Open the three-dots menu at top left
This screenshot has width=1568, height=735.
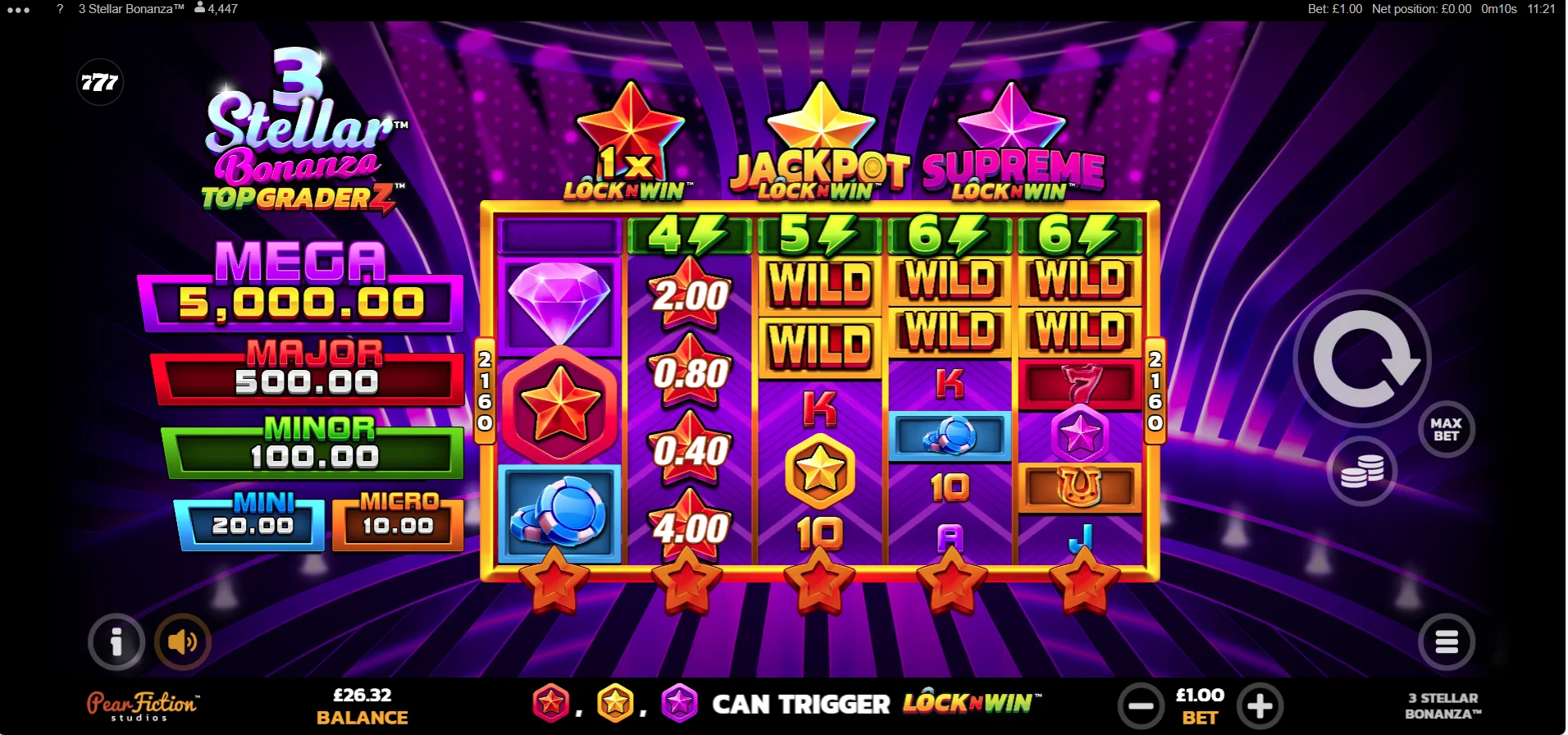pyautogui.click(x=18, y=9)
